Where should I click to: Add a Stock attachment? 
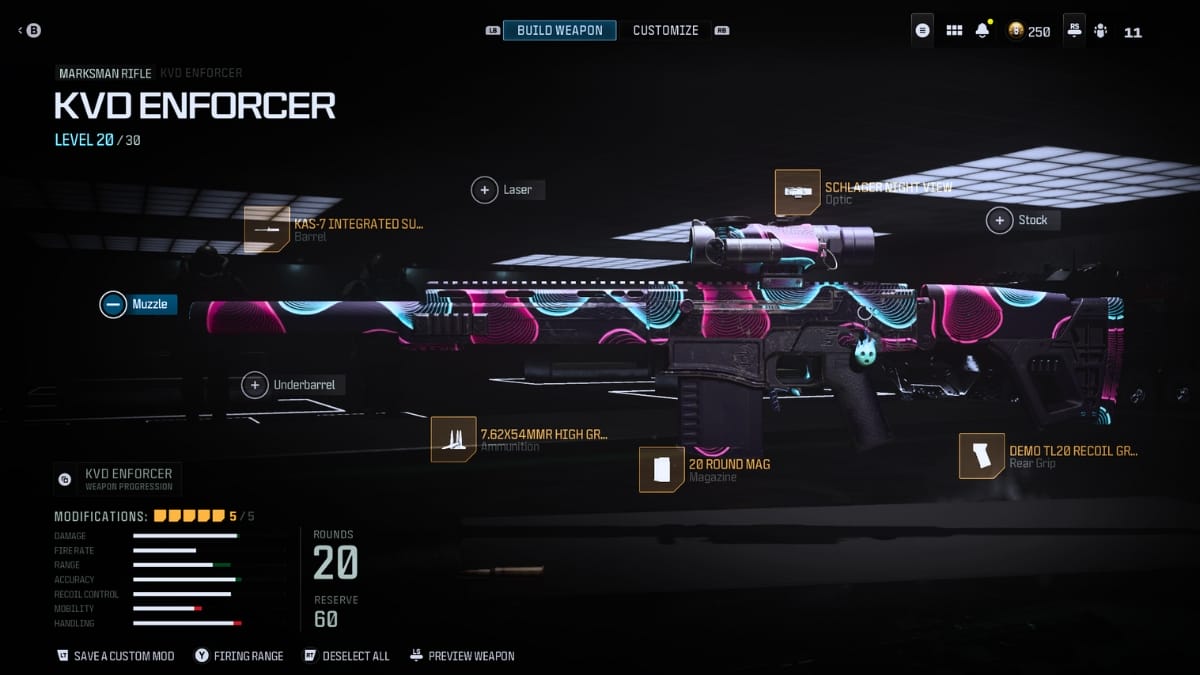1000,220
